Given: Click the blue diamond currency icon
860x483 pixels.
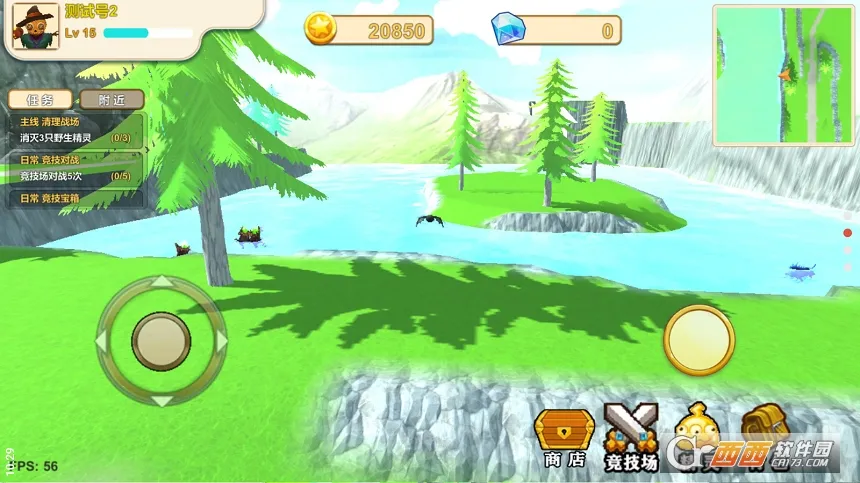Looking at the screenshot, I should point(508,29).
